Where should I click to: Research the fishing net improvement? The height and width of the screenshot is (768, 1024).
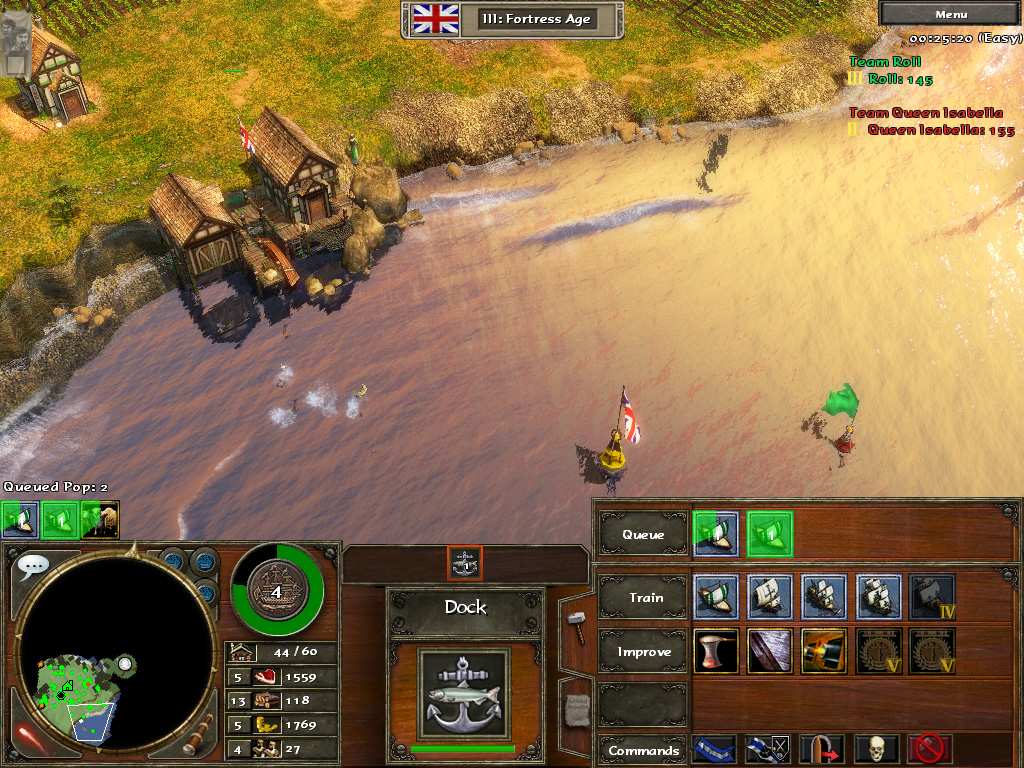[715, 651]
